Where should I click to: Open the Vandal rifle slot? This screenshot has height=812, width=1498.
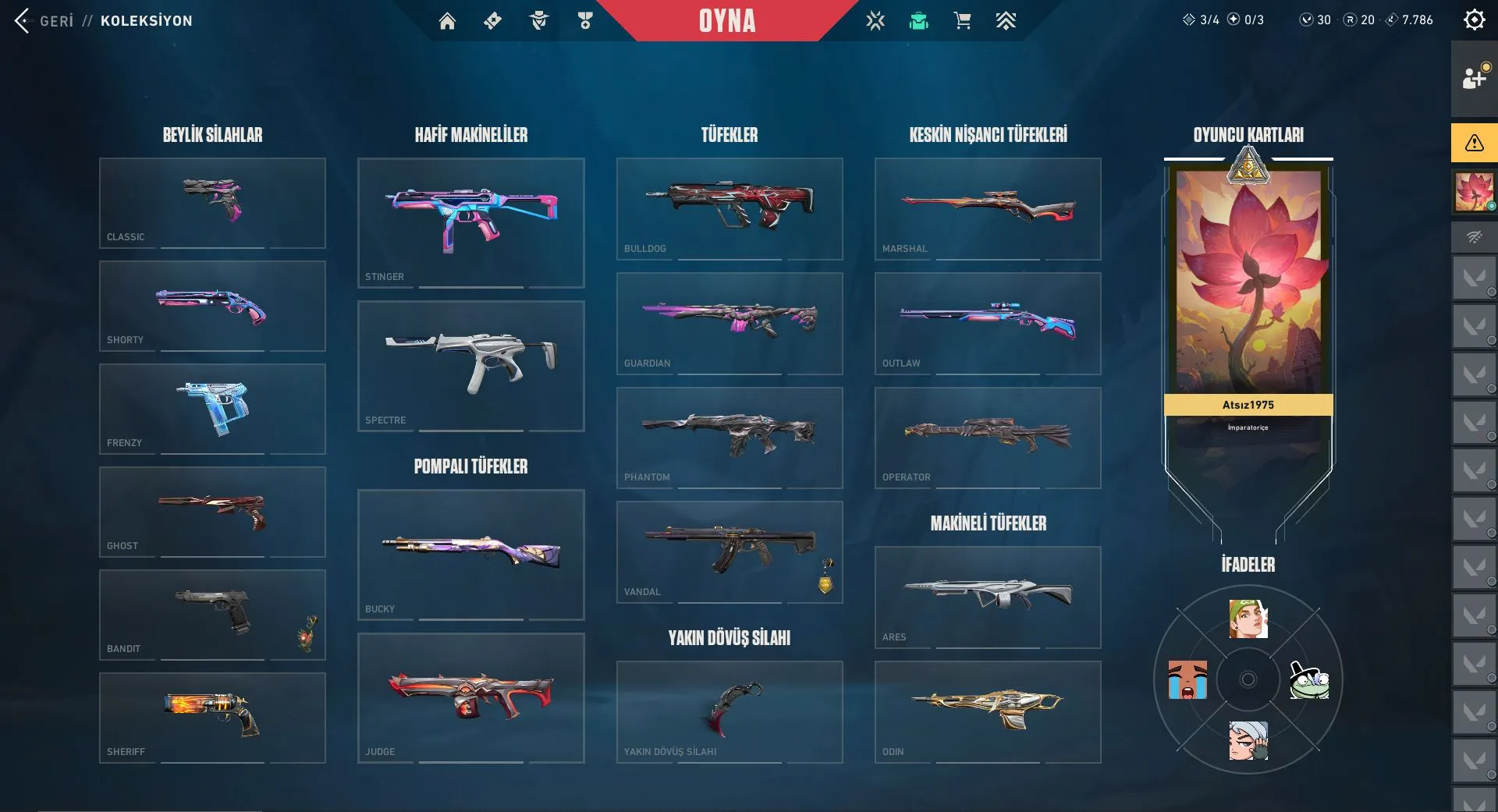pos(729,551)
